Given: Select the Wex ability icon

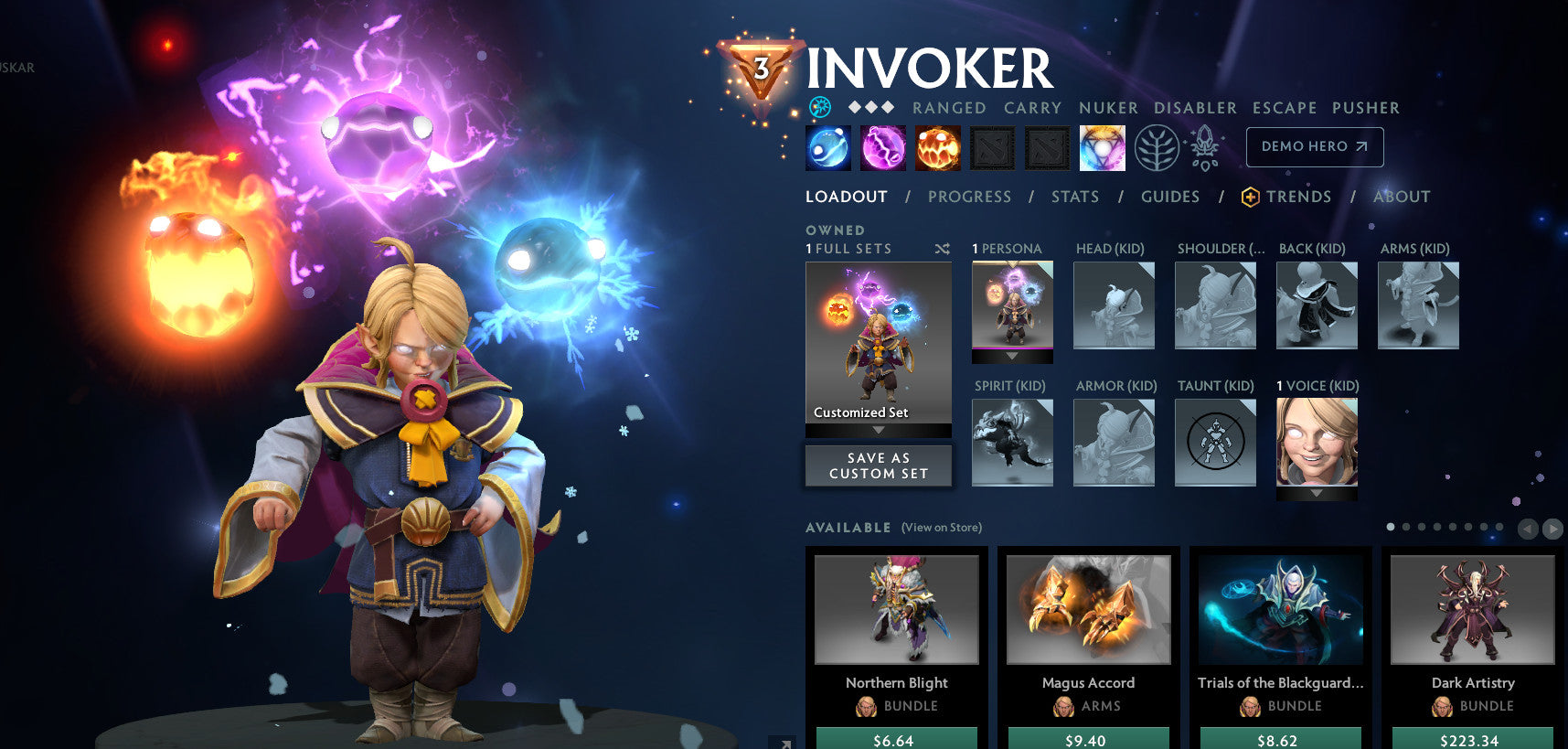Looking at the screenshot, I should [882, 147].
